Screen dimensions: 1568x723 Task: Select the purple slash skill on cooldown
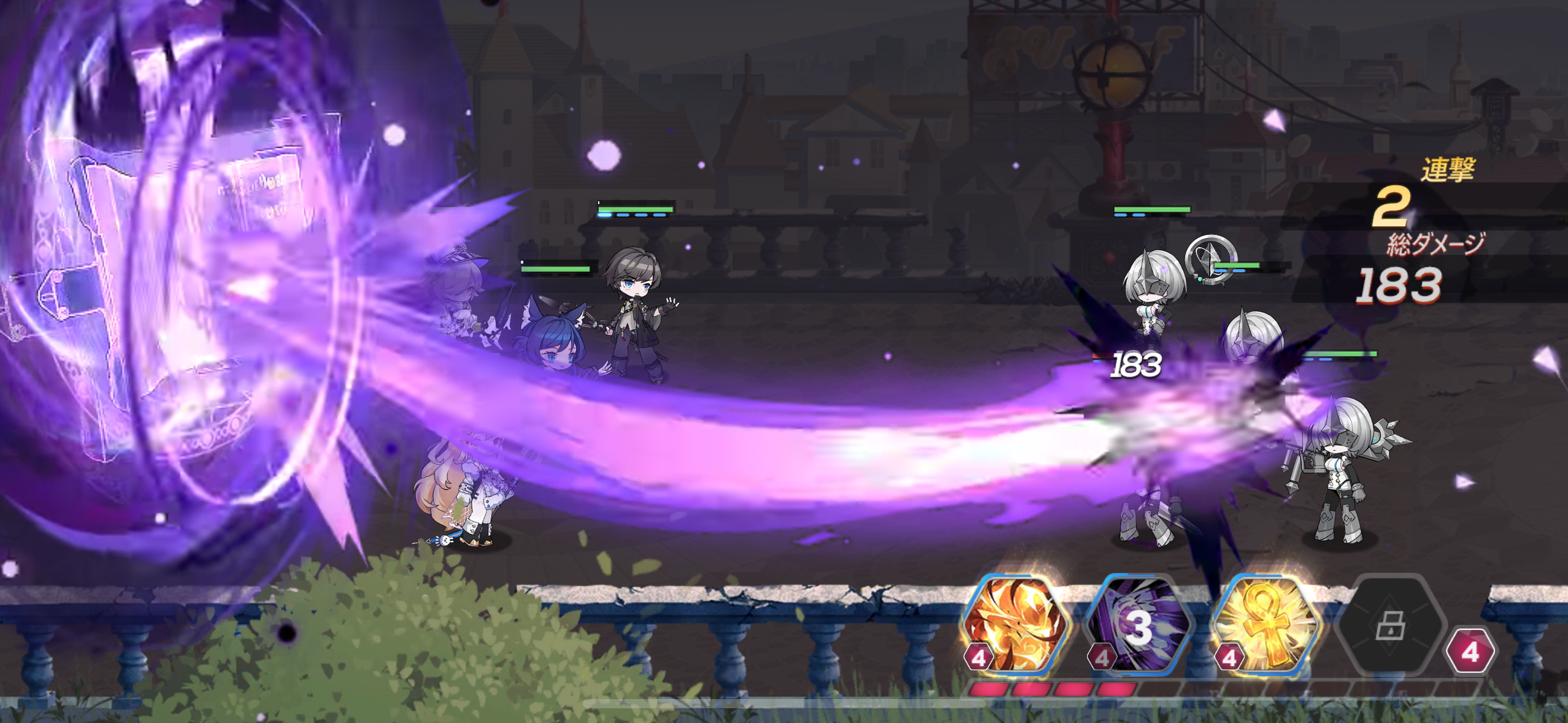(1138, 625)
